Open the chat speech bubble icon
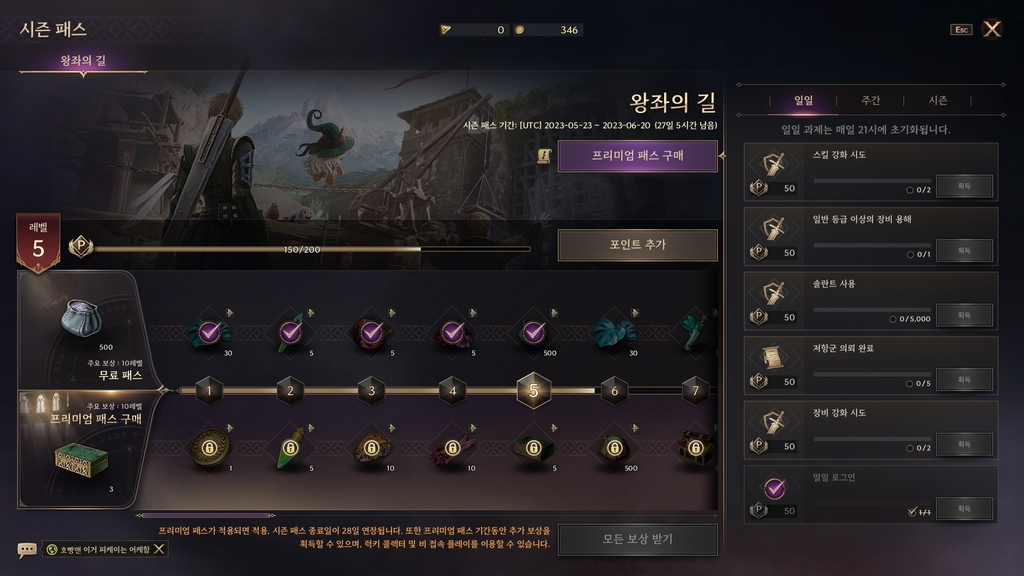Viewport: 1024px width, 576px height. (x=27, y=549)
